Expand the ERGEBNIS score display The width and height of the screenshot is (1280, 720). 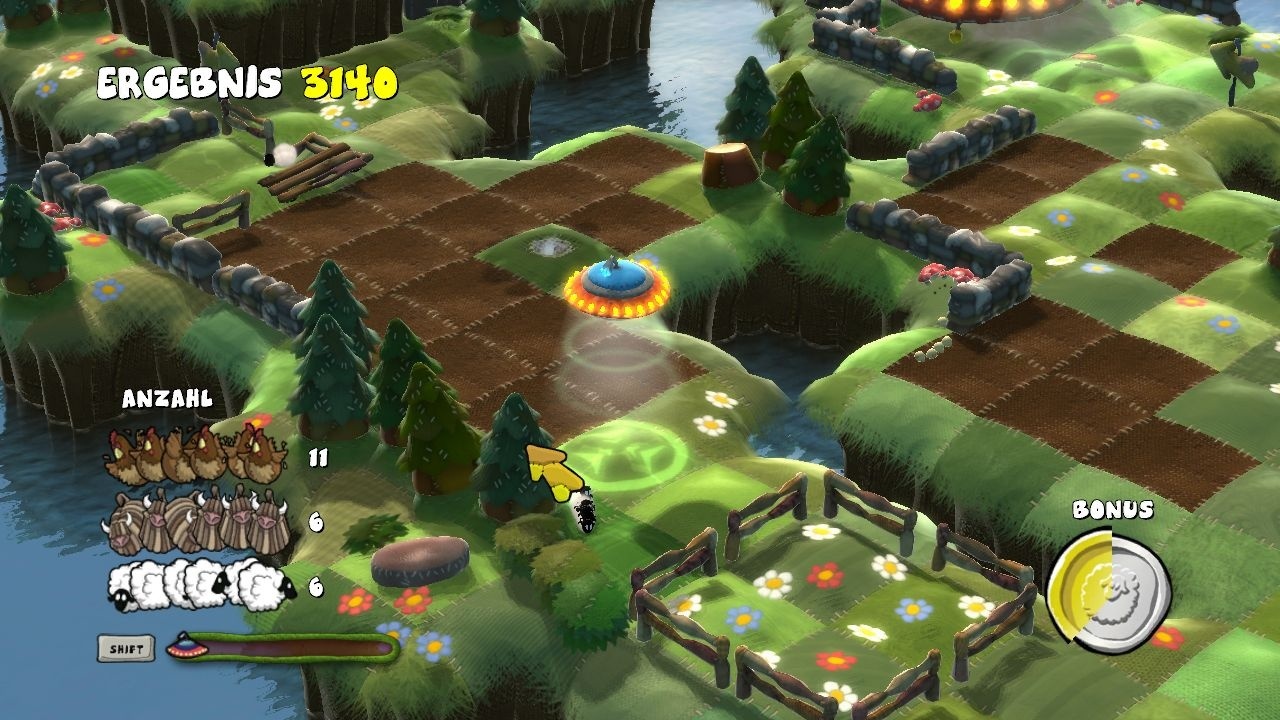(x=190, y=84)
